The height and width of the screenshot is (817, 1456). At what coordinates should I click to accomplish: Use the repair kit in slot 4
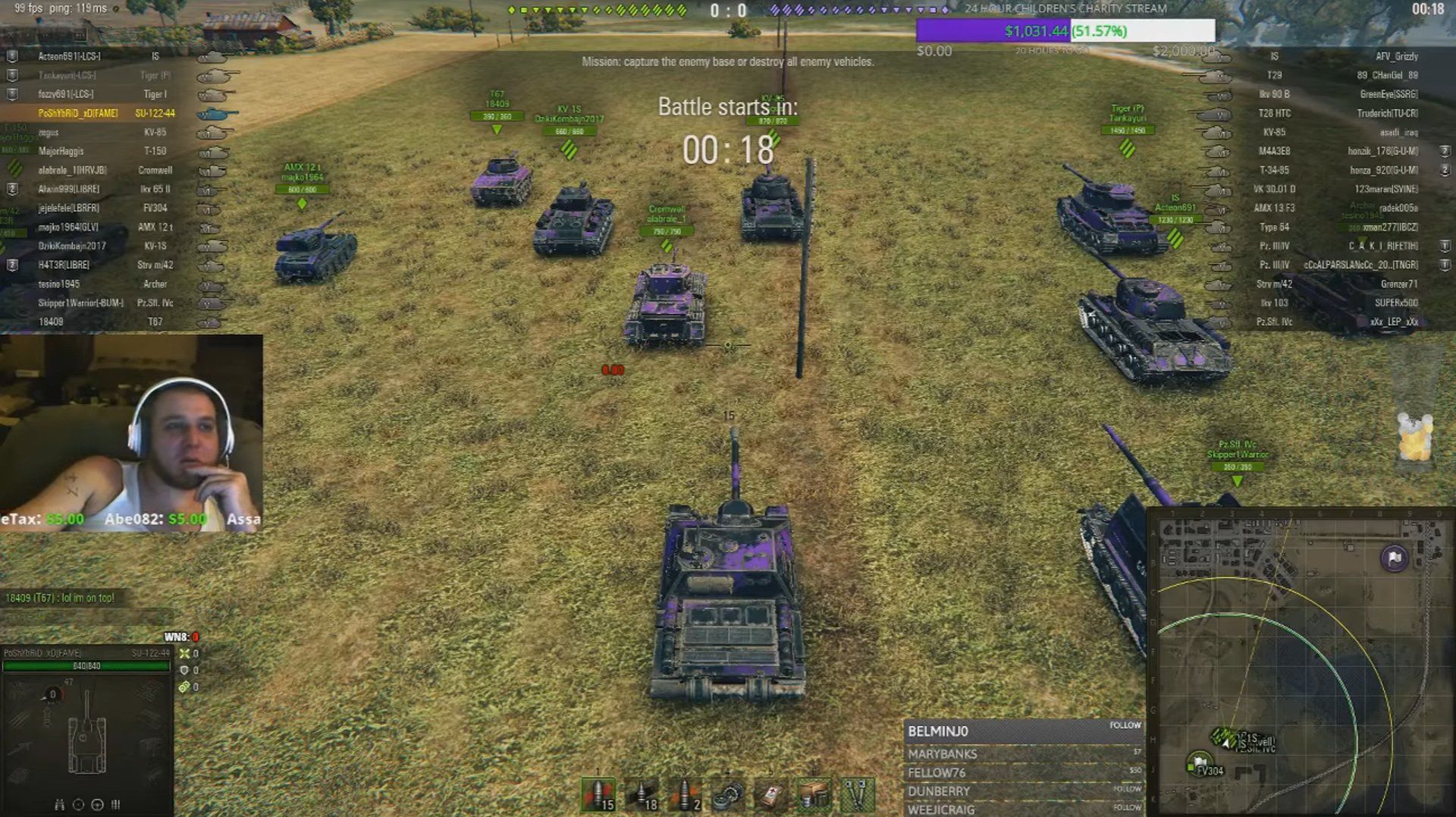726,795
